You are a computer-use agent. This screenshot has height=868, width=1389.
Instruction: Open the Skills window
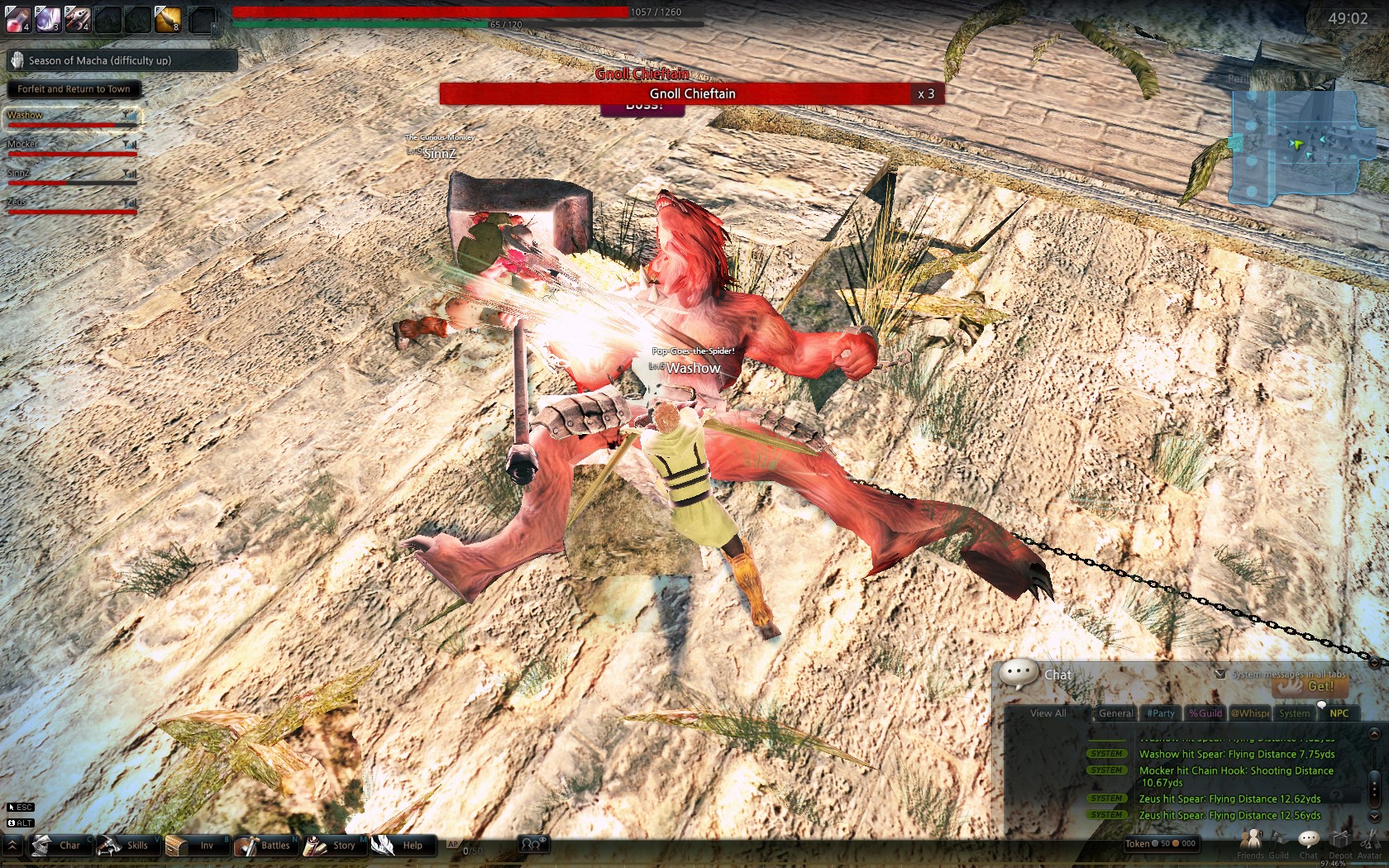pyautogui.click(x=126, y=845)
